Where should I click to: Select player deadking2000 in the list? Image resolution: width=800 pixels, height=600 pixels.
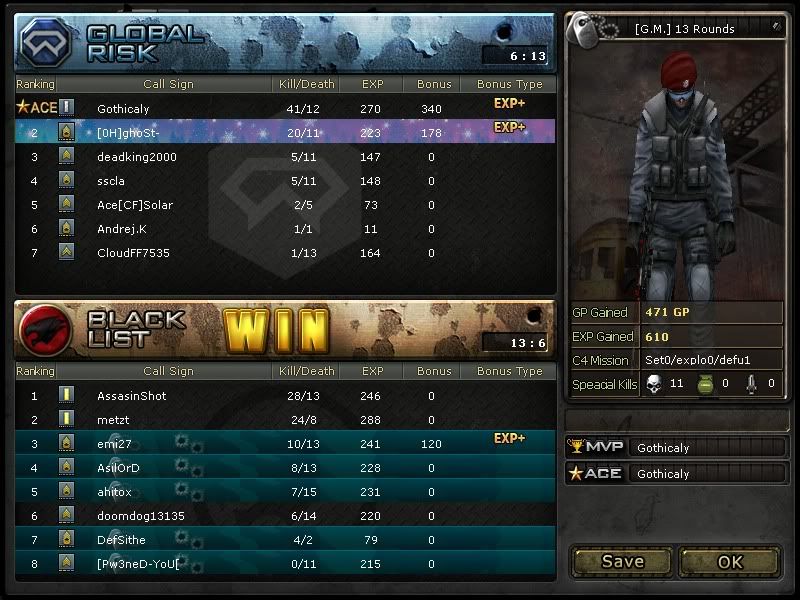tap(285, 157)
